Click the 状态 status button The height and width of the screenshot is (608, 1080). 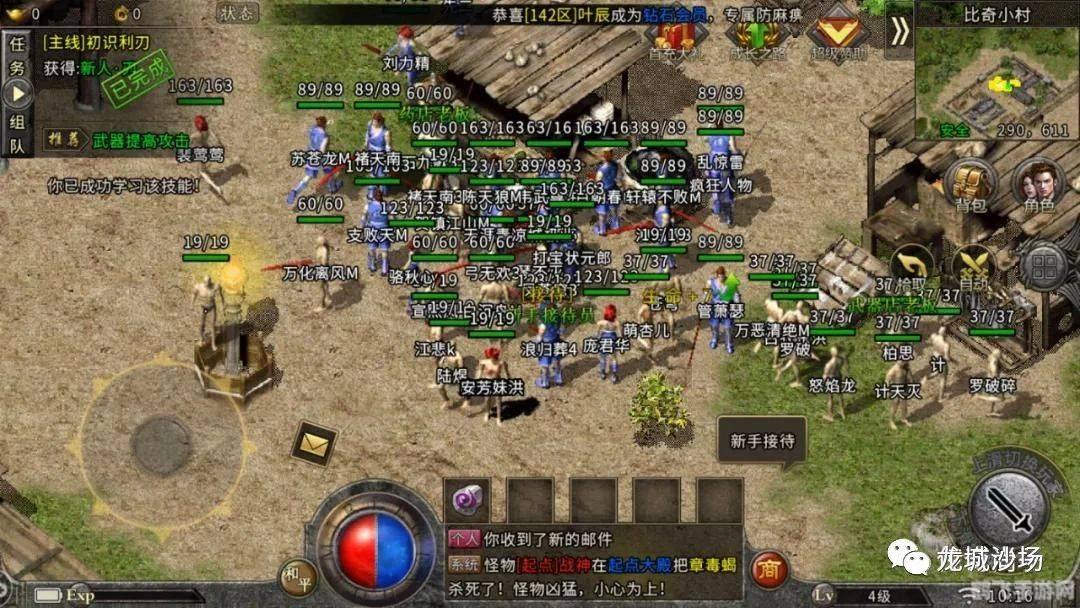[237, 13]
